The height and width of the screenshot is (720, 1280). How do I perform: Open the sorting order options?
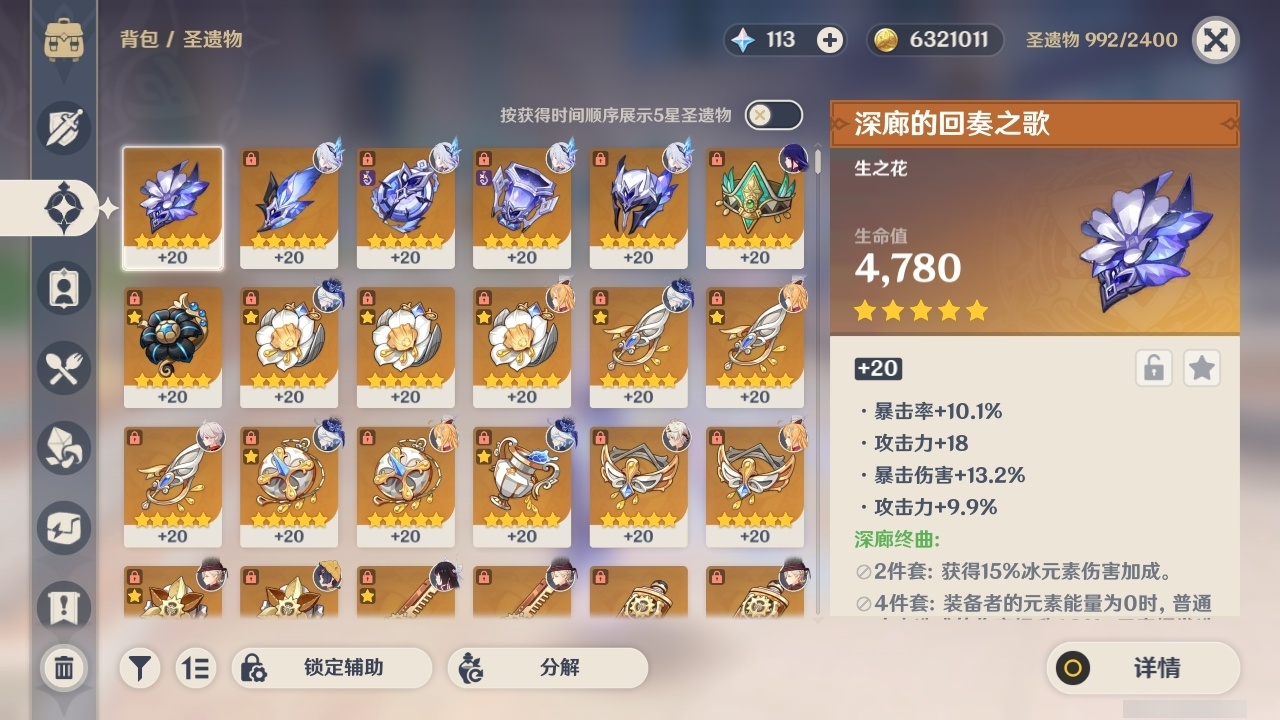[x=196, y=668]
